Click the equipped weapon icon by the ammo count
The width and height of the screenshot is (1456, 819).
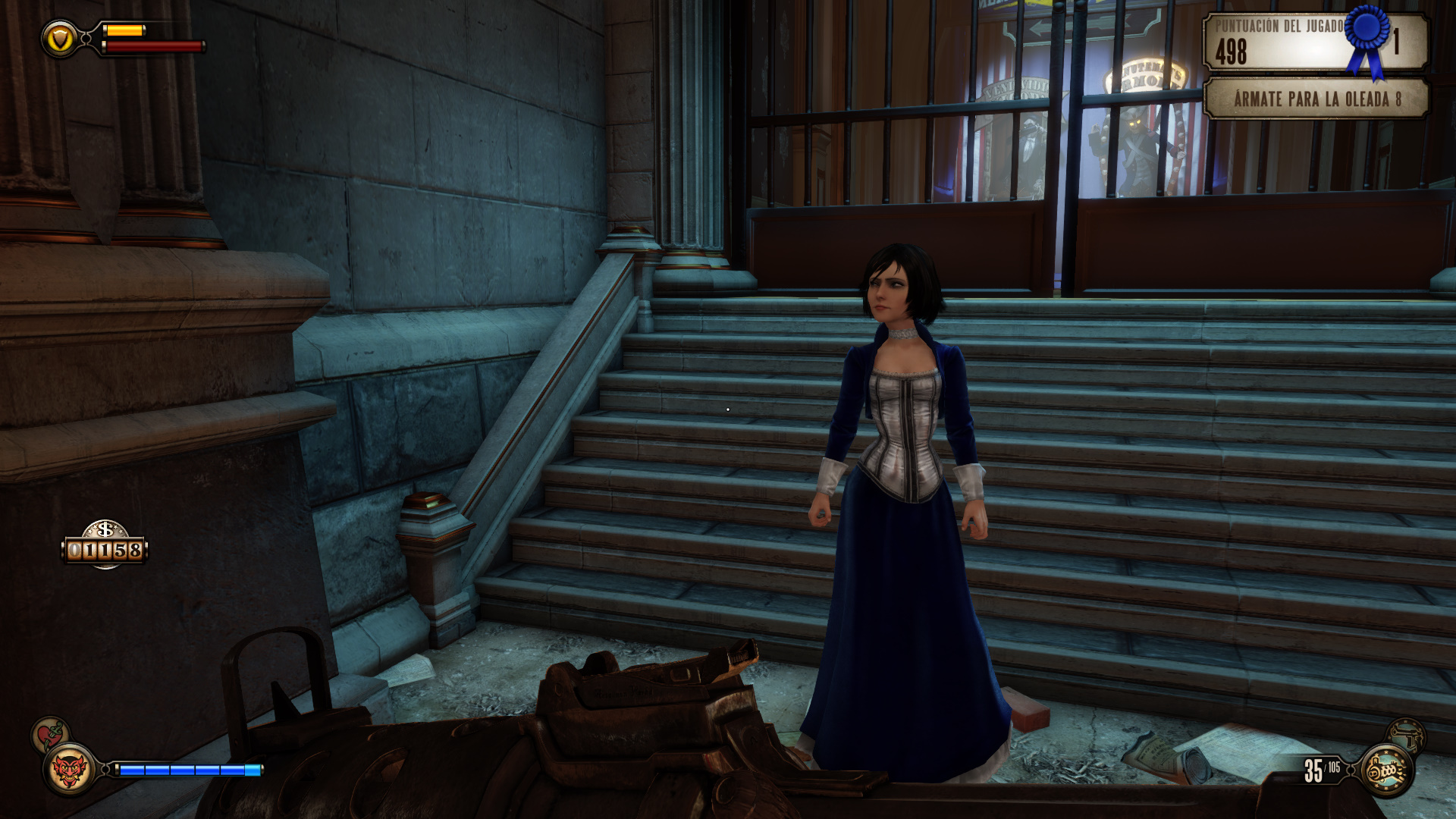pos(1387,771)
